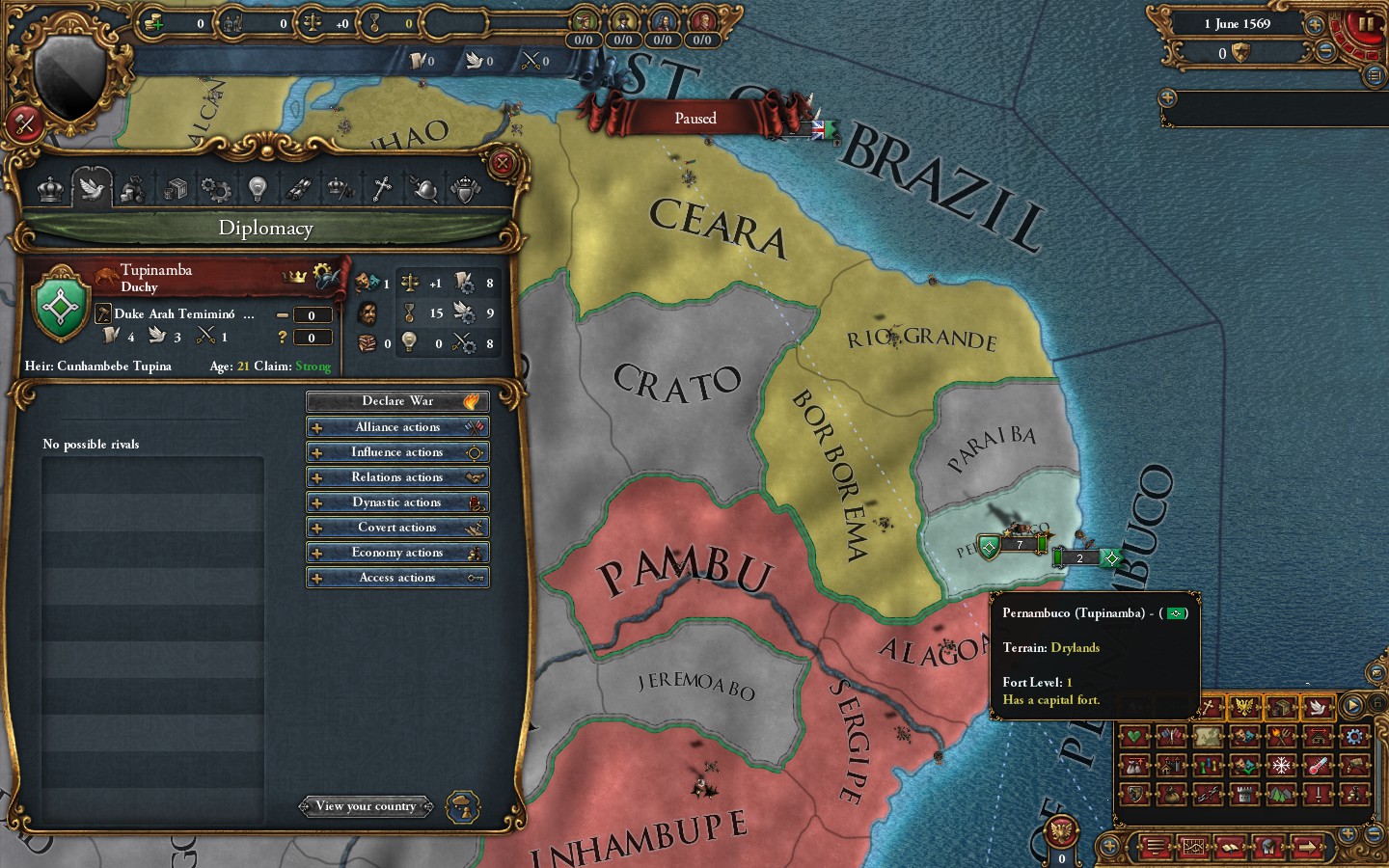The height and width of the screenshot is (868, 1389).
Task: Click the Declare War button
Action: pyautogui.click(x=397, y=400)
